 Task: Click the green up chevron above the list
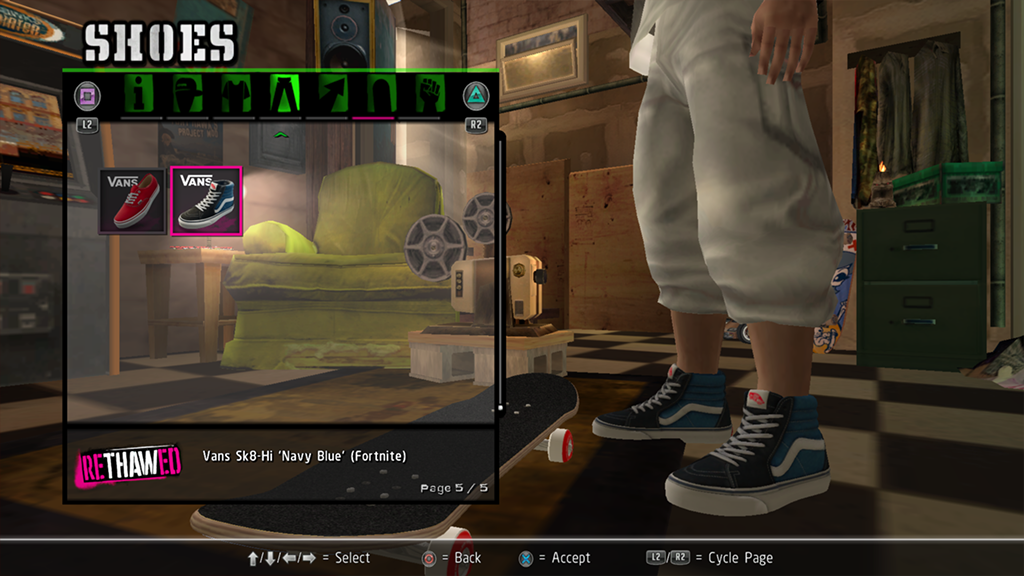pos(282,133)
